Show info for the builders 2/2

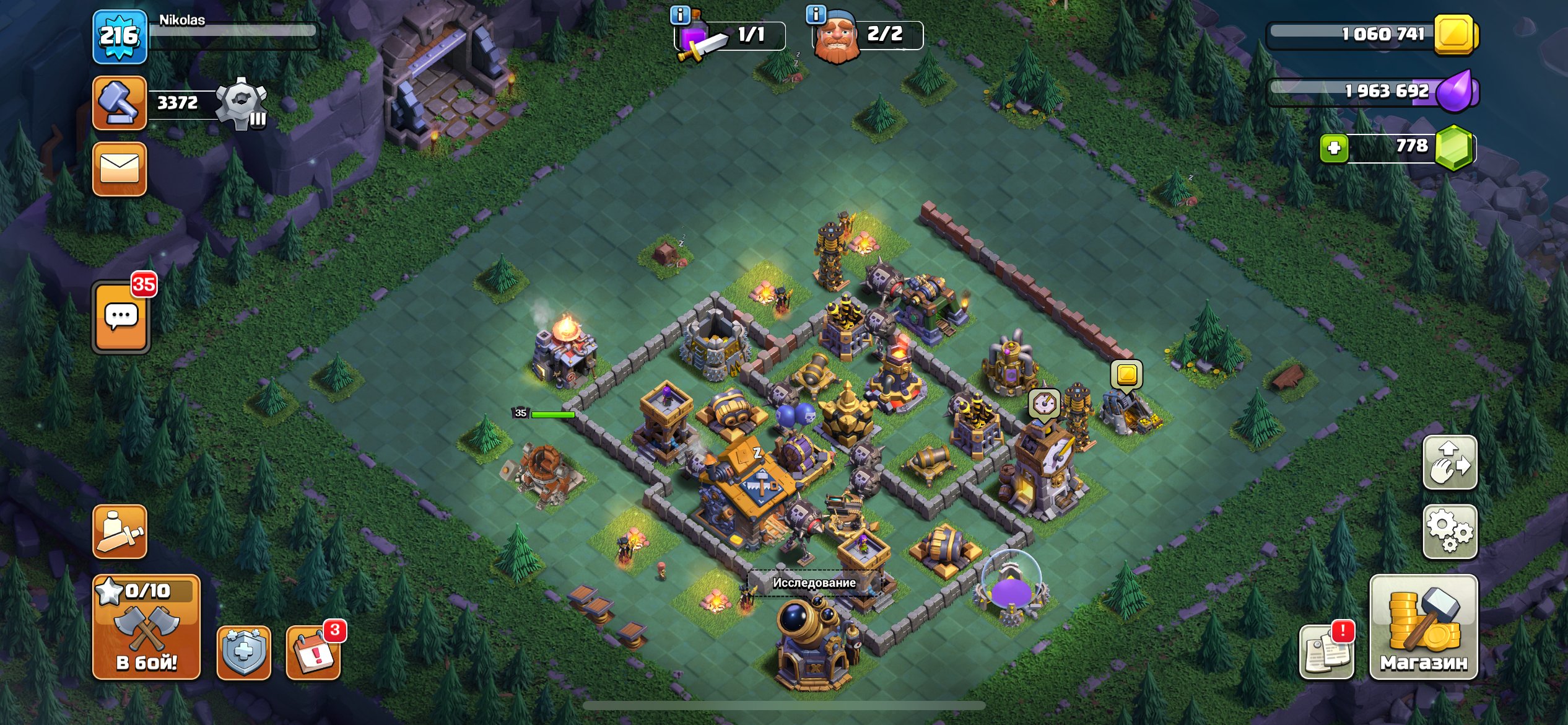tap(816, 14)
